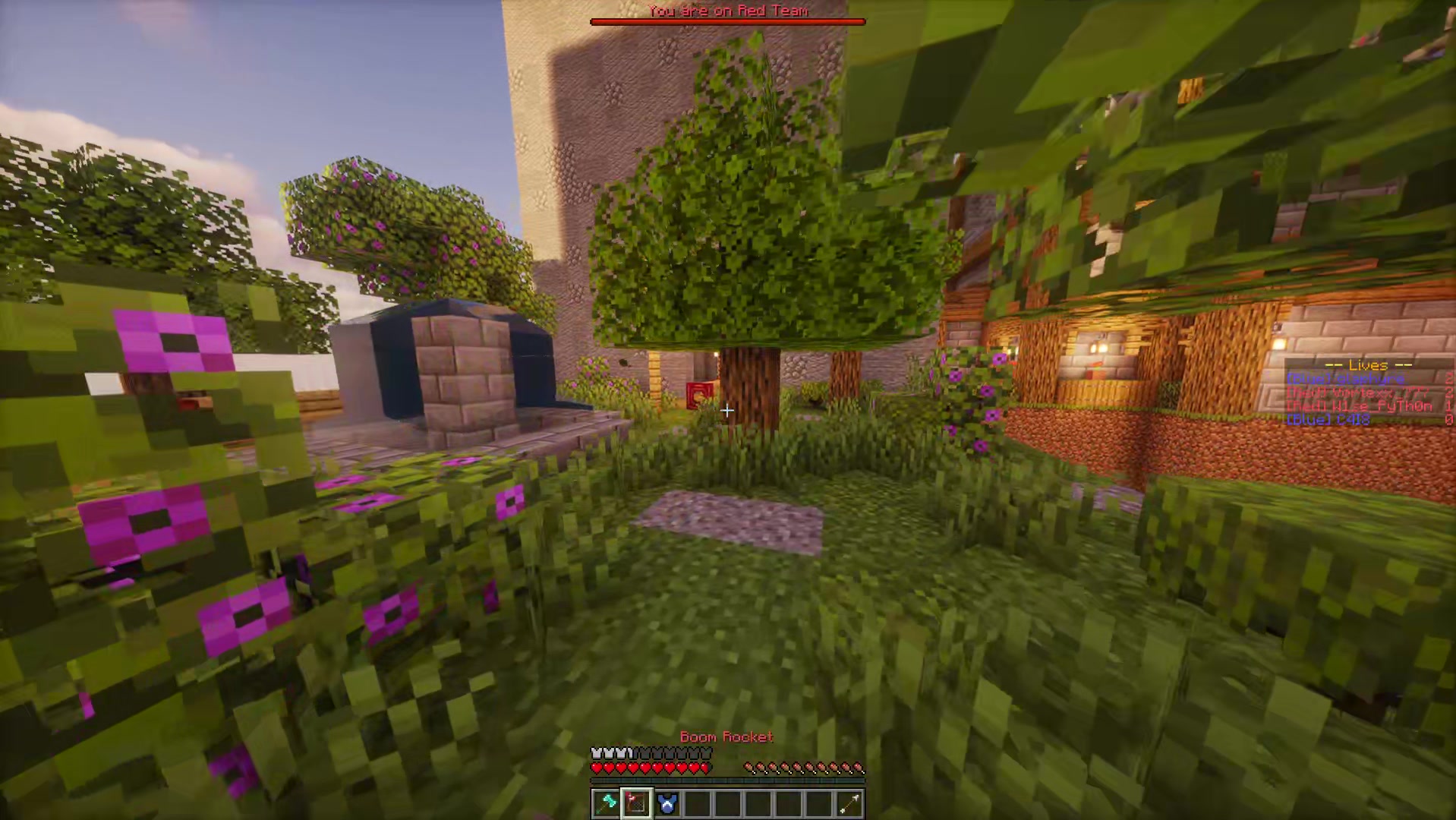Click the 'You are on Red Team' boss bar
Image resolution: width=1456 pixels, height=820 pixels.
(x=726, y=11)
